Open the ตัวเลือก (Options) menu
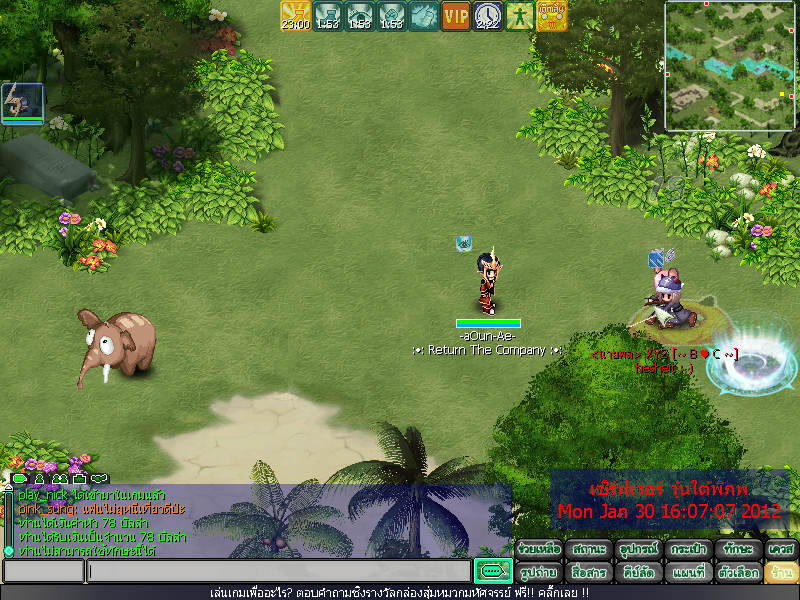 point(738,573)
